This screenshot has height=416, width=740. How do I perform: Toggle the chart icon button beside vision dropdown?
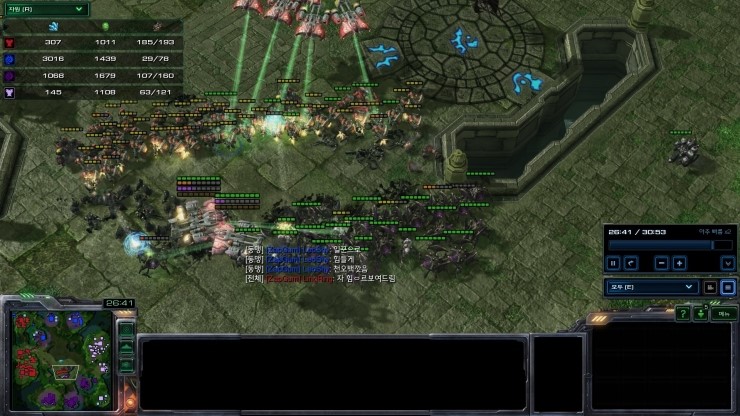[711, 286]
